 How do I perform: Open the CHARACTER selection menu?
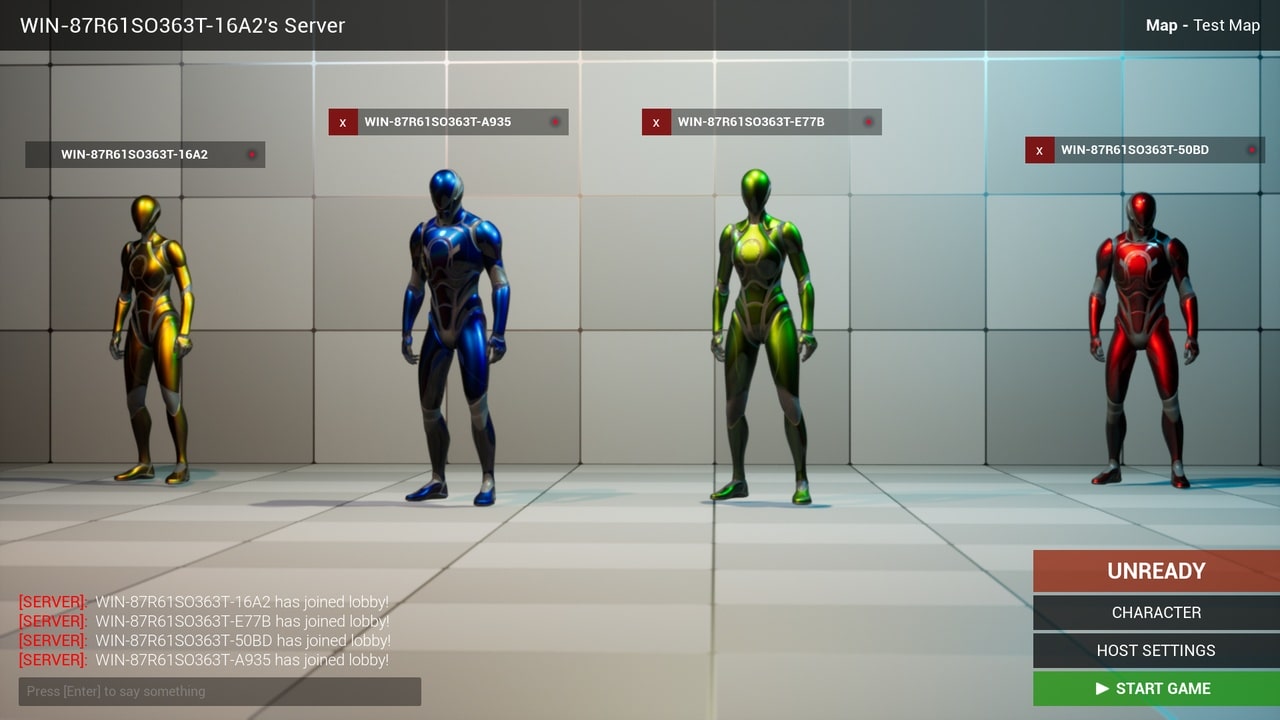pyautogui.click(x=1155, y=612)
